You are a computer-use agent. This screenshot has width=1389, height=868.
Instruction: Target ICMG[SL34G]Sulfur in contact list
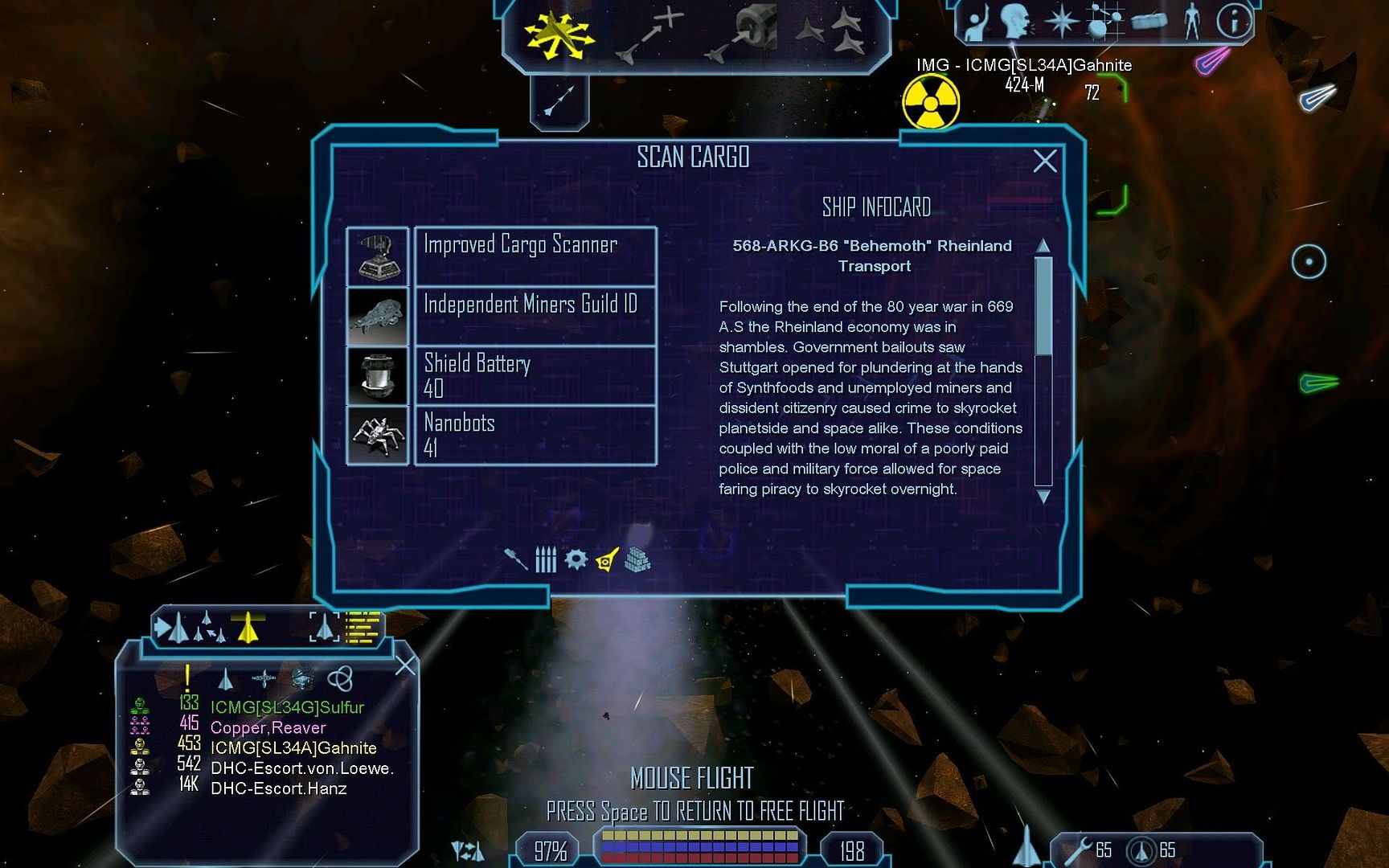pos(286,707)
